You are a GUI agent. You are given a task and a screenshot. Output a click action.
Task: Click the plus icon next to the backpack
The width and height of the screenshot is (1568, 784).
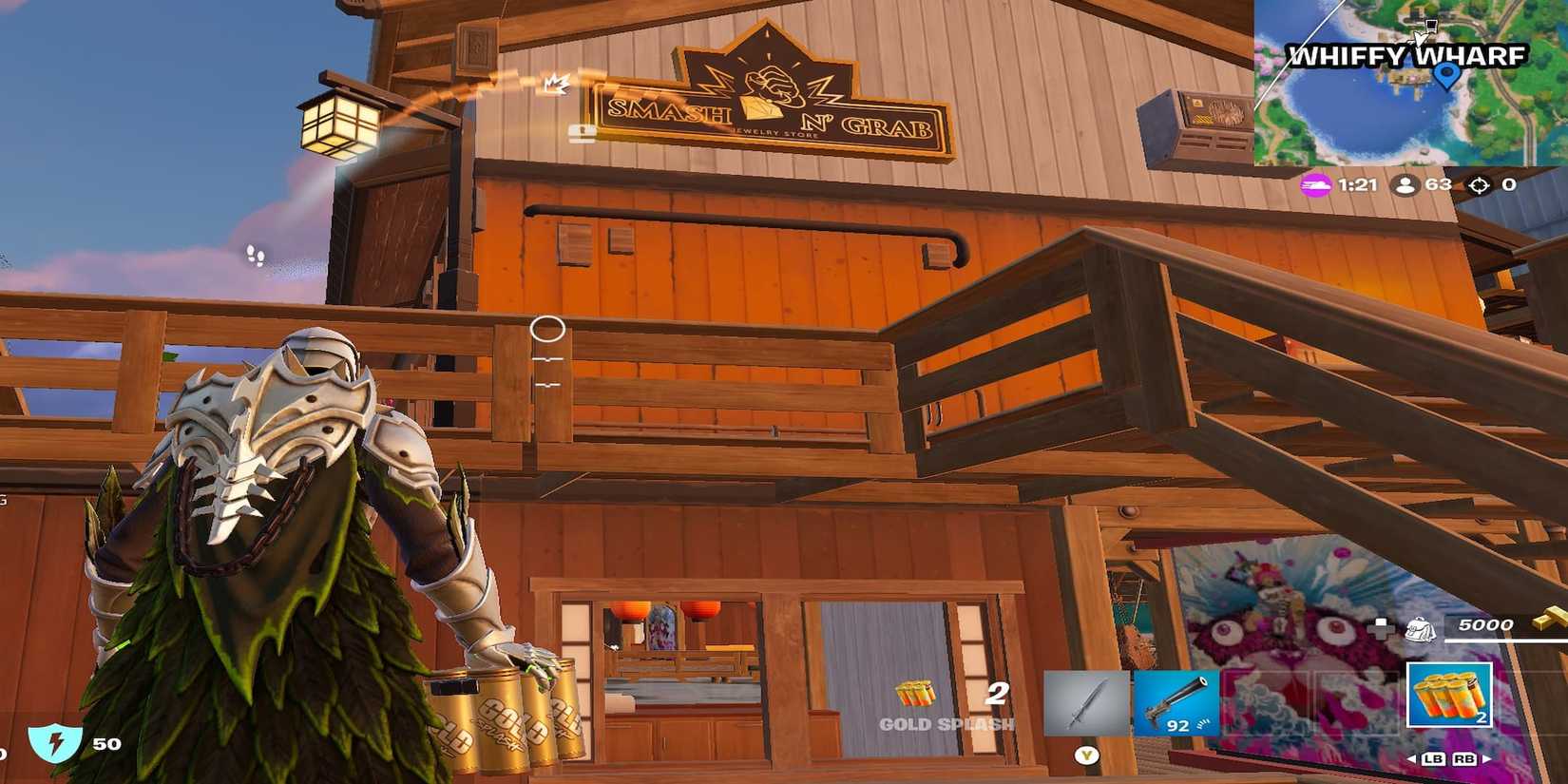pyautogui.click(x=1380, y=628)
